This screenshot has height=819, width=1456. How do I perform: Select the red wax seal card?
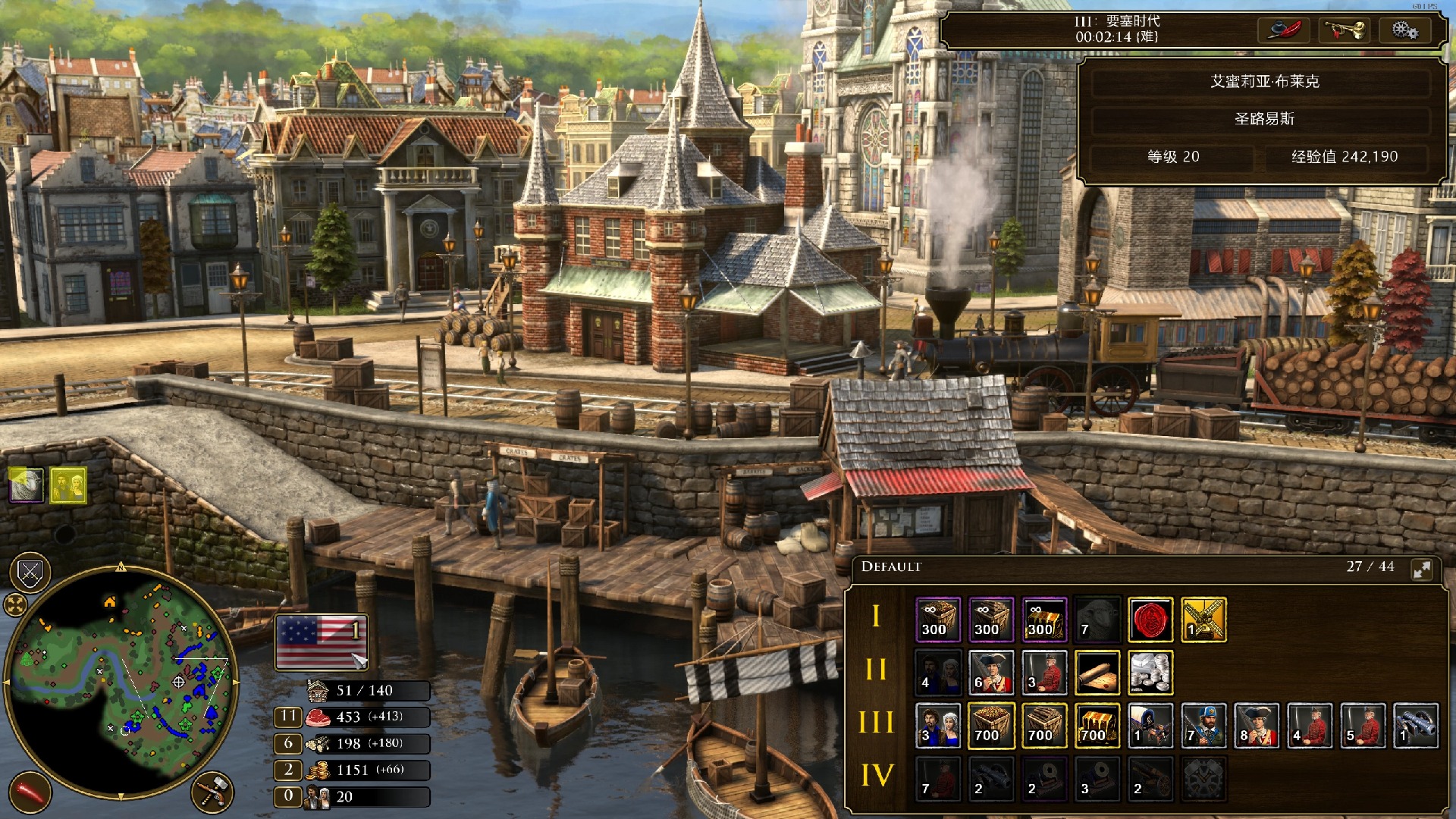[1150, 620]
